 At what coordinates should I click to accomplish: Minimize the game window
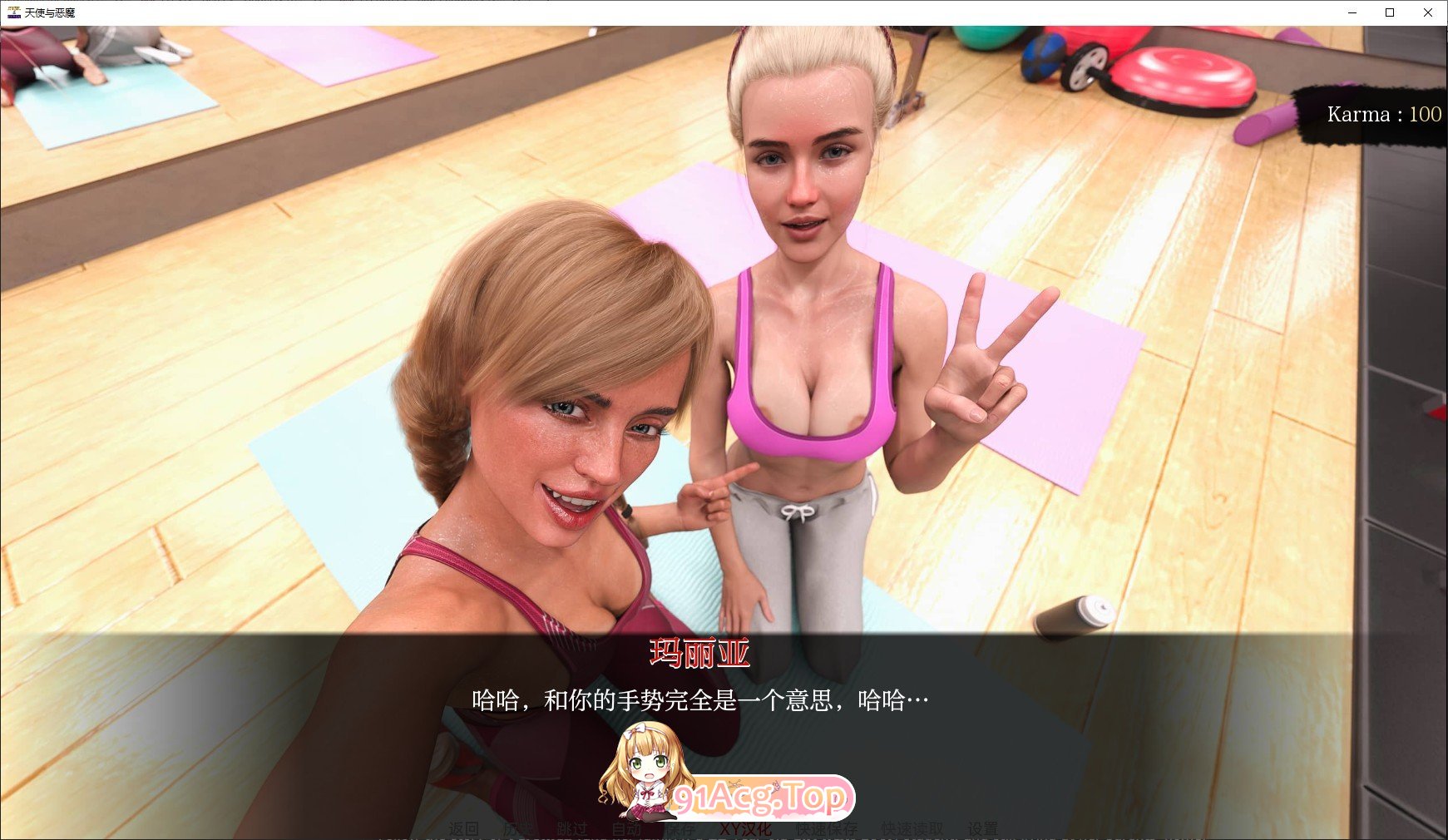tap(1352, 12)
